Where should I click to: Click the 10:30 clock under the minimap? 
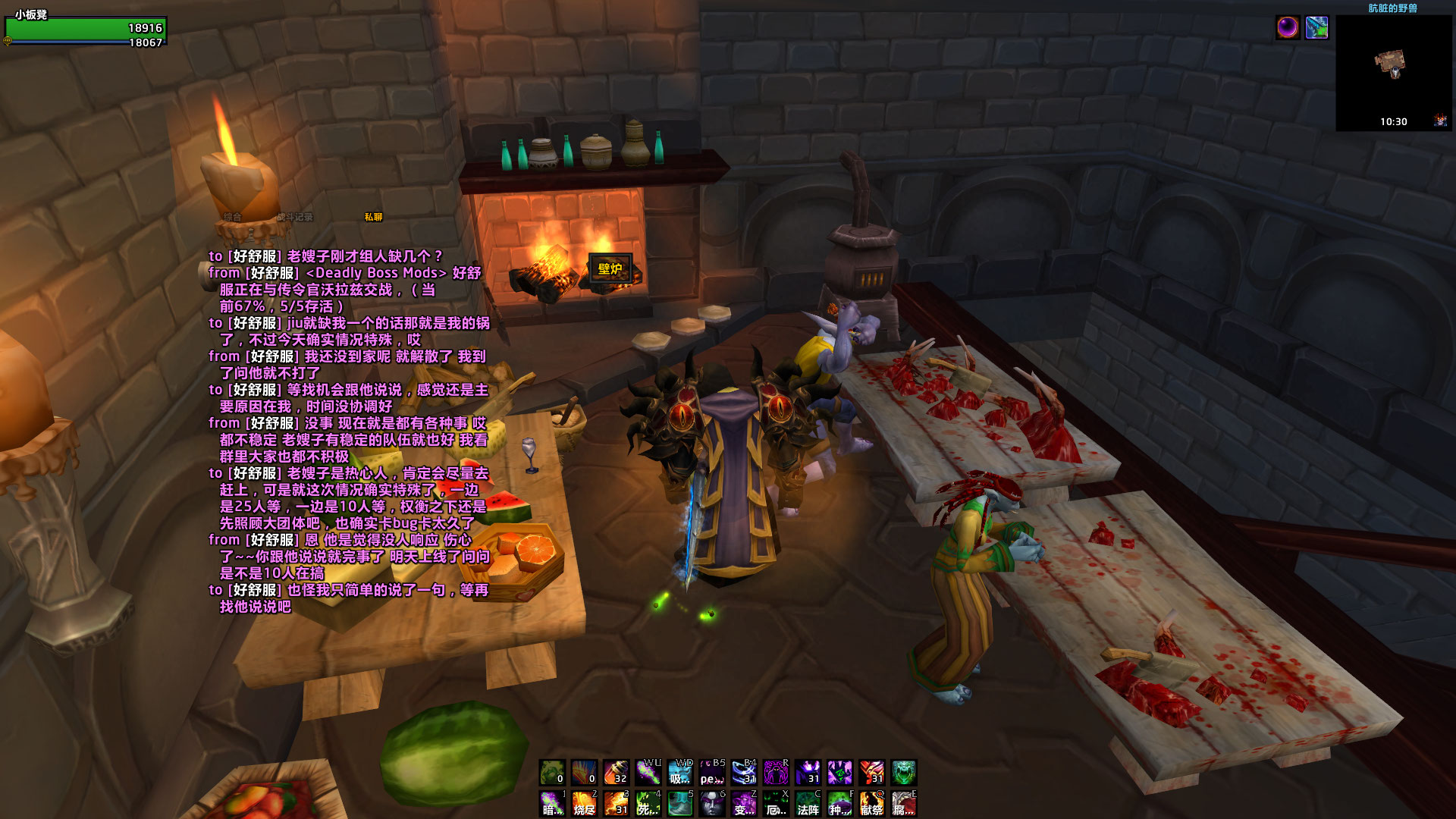(x=1394, y=121)
